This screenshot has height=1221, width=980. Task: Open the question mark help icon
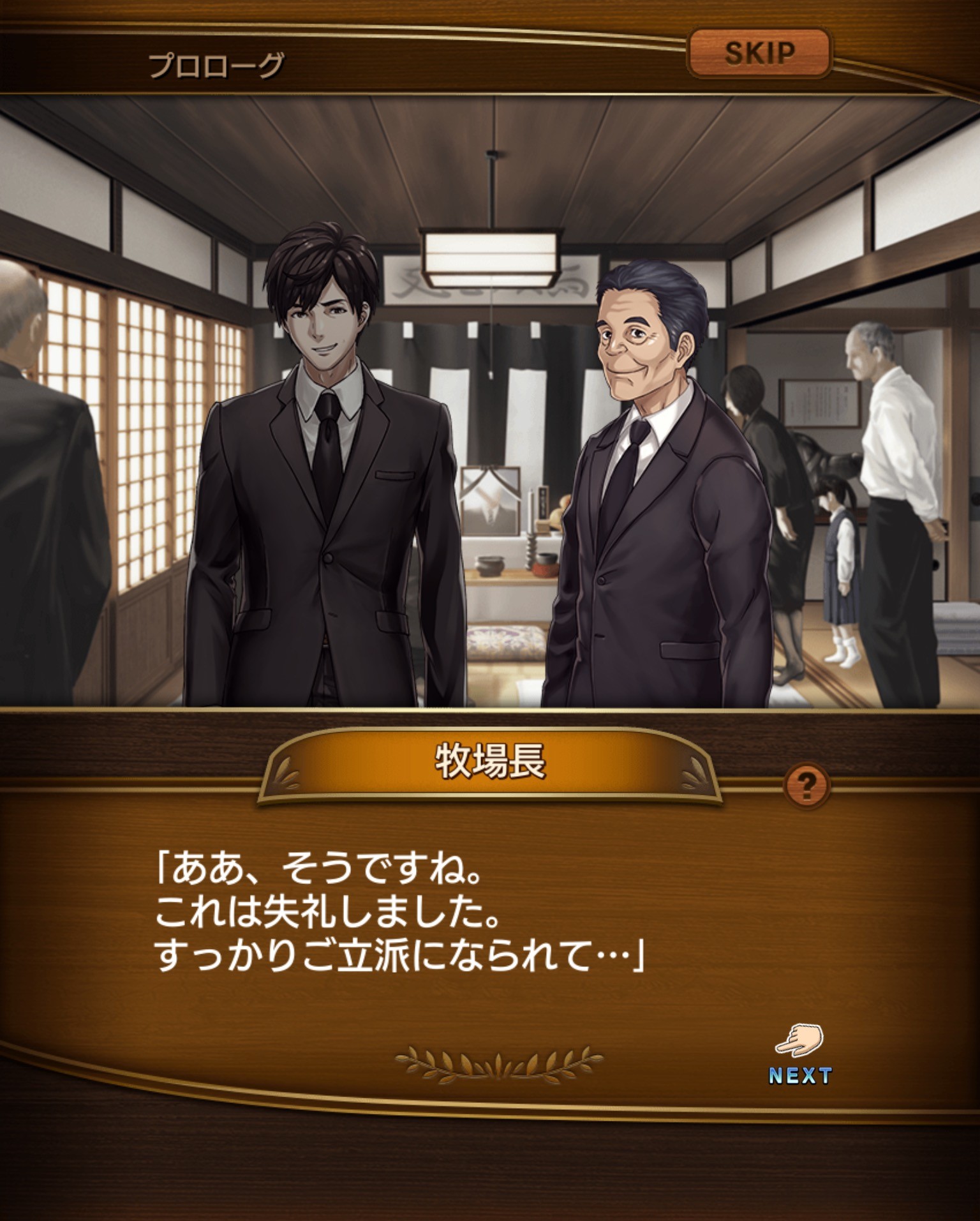point(807,784)
